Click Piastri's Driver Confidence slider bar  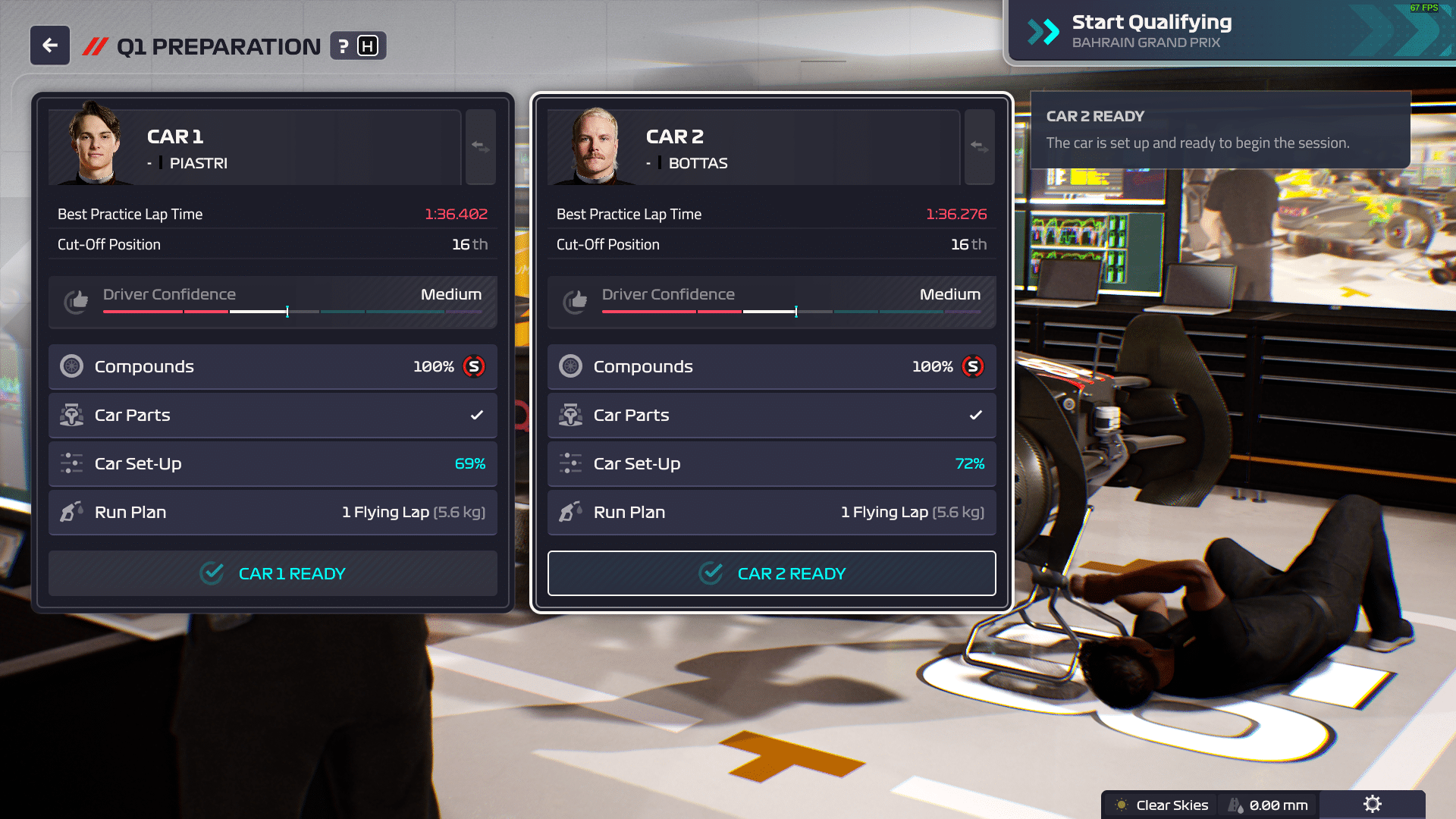pos(288,311)
